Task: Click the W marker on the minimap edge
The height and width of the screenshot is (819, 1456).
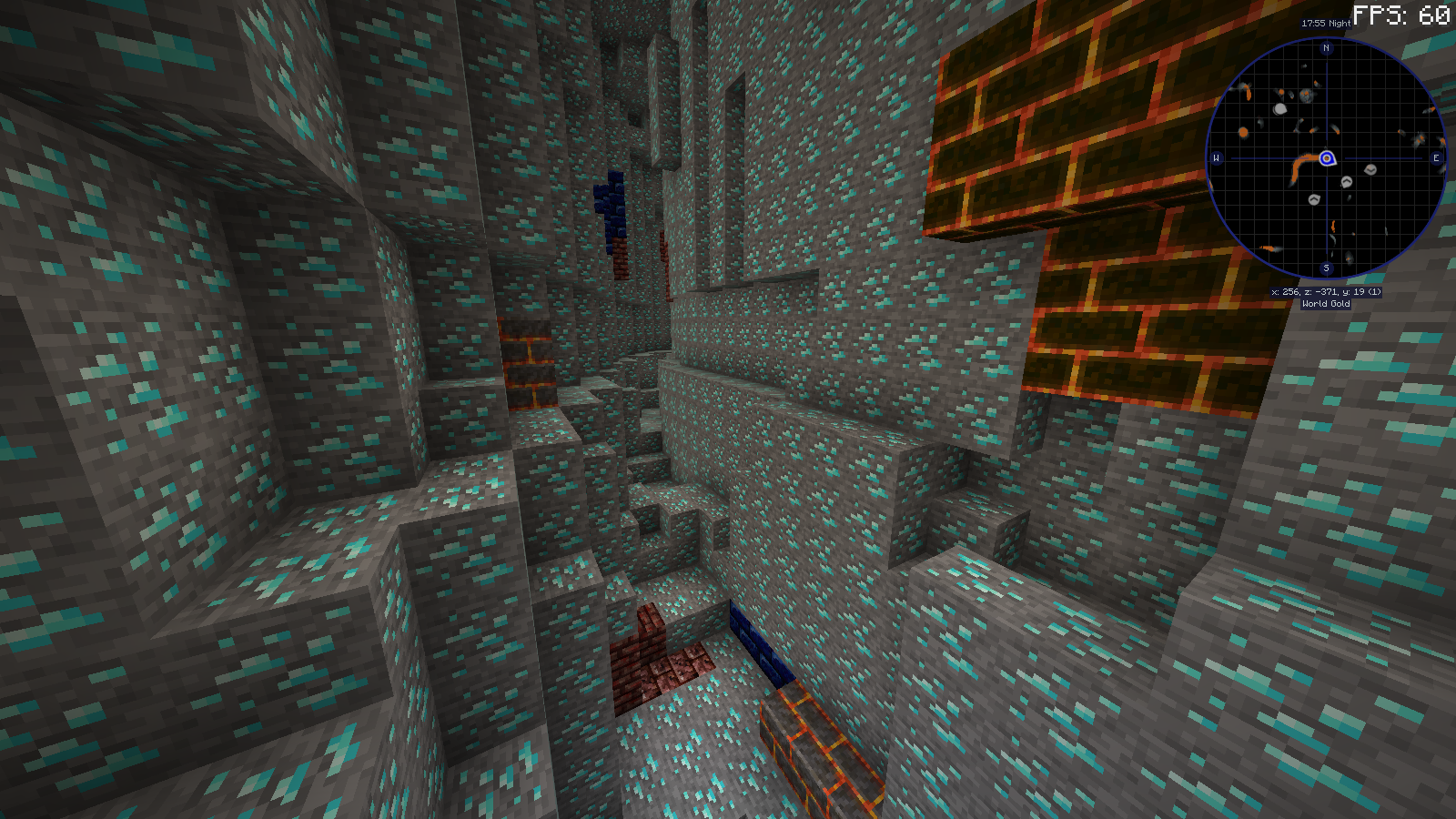Action: (1216, 157)
